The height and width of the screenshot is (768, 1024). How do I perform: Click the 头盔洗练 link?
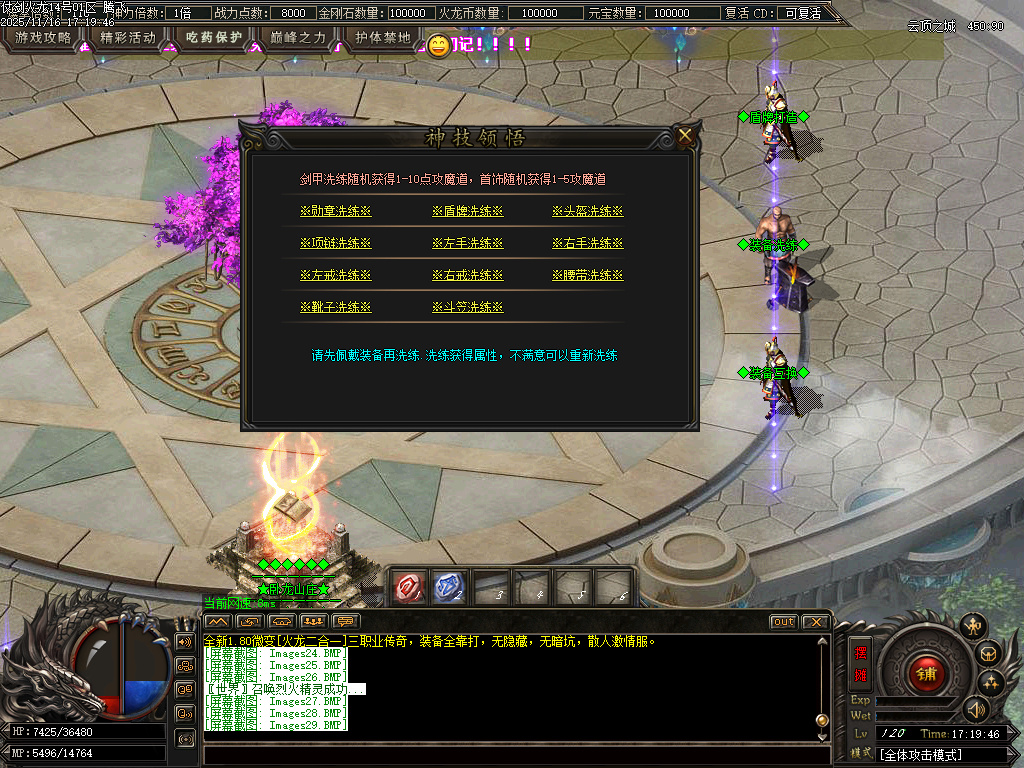pyautogui.click(x=587, y=212)
